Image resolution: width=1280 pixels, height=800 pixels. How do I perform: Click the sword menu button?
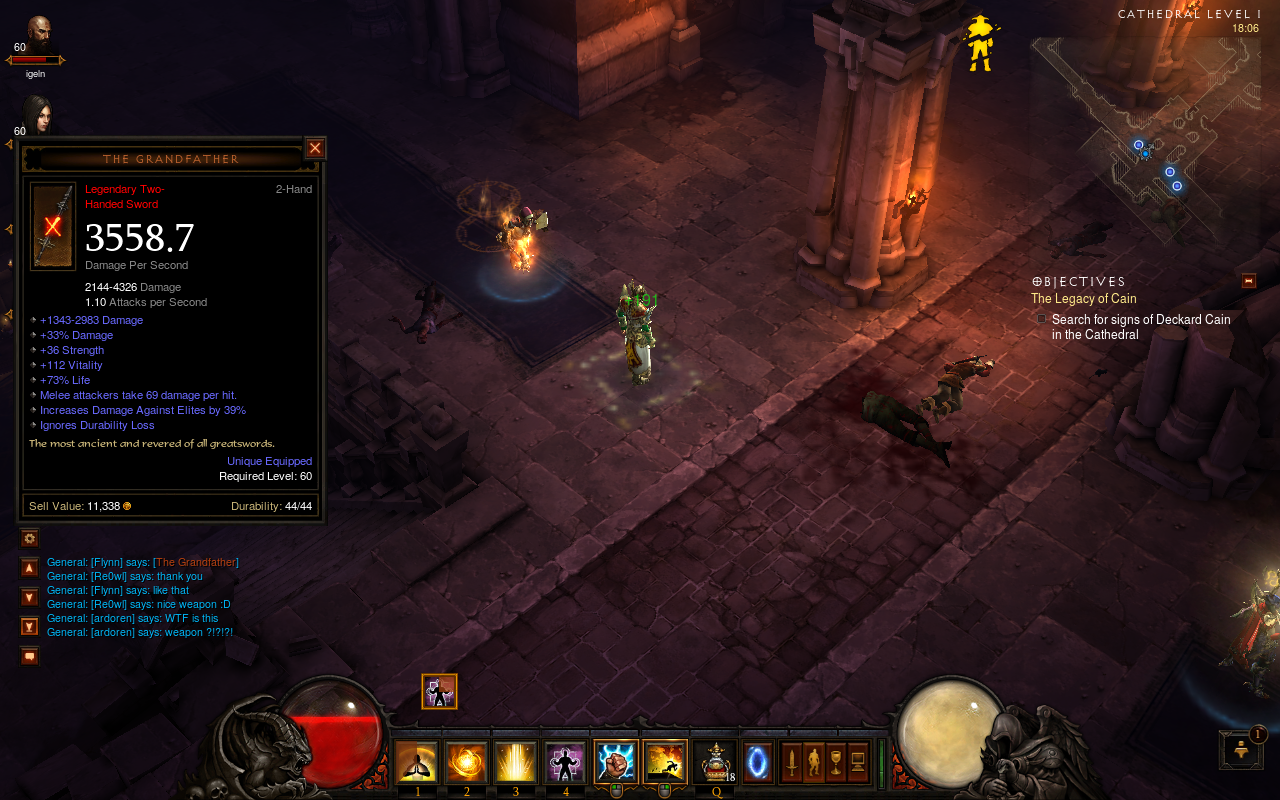click(791, 763)
